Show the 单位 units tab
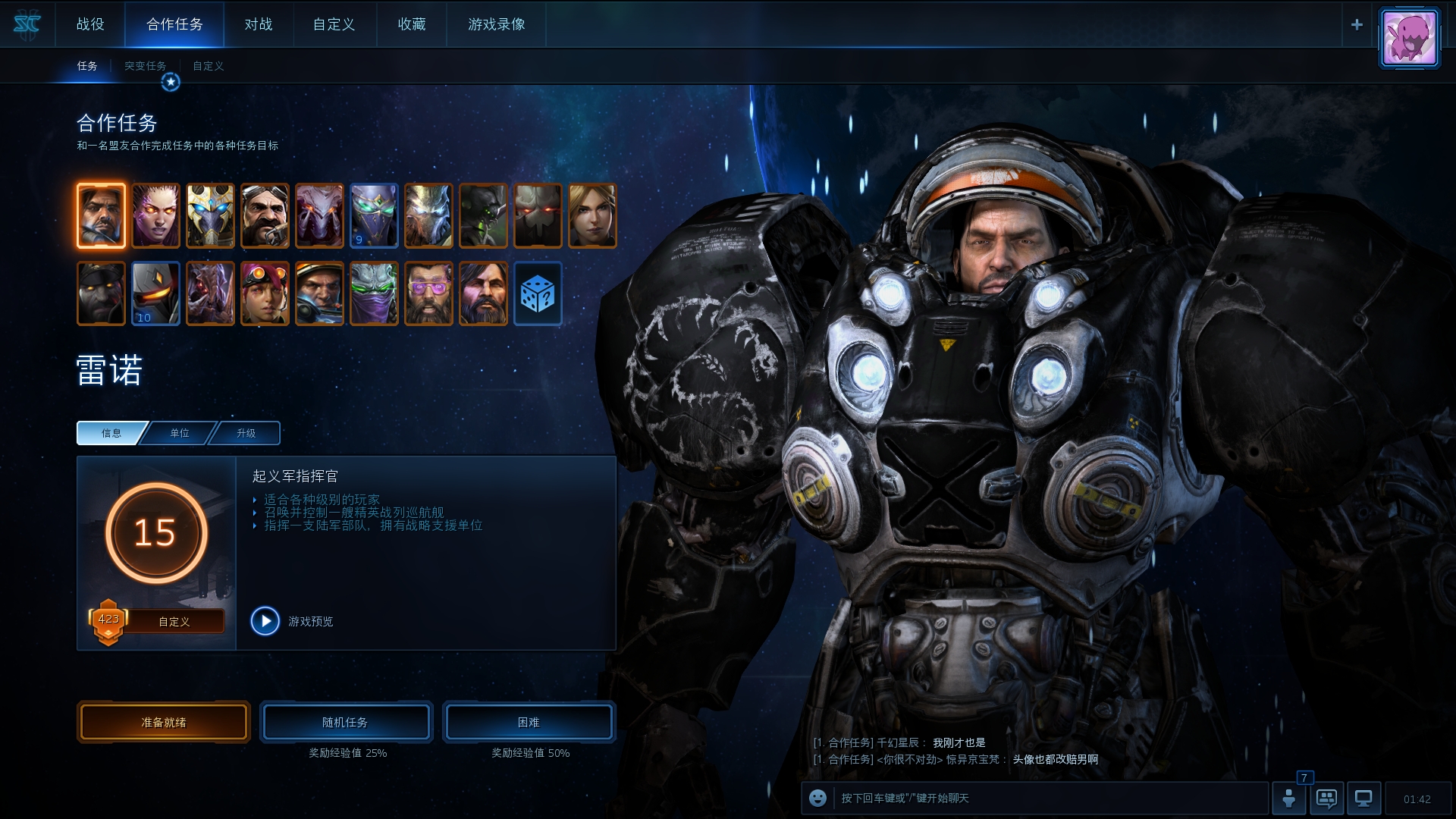1456x819 pixels. pyautogui.click(x=180, y=433)
